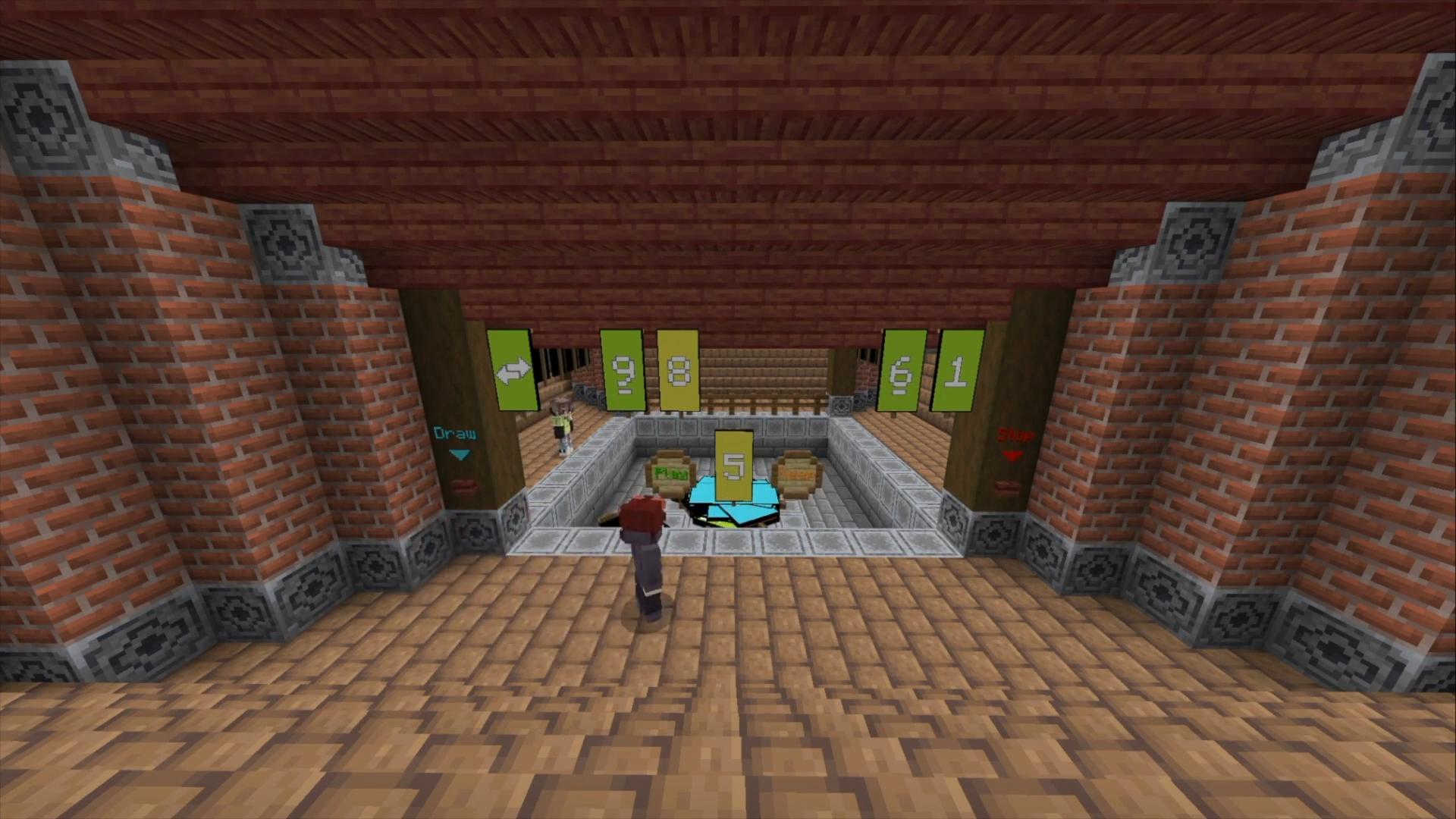Click the green Play sign
Viewport: 1456px width, 819px height.
pos(670,475)
